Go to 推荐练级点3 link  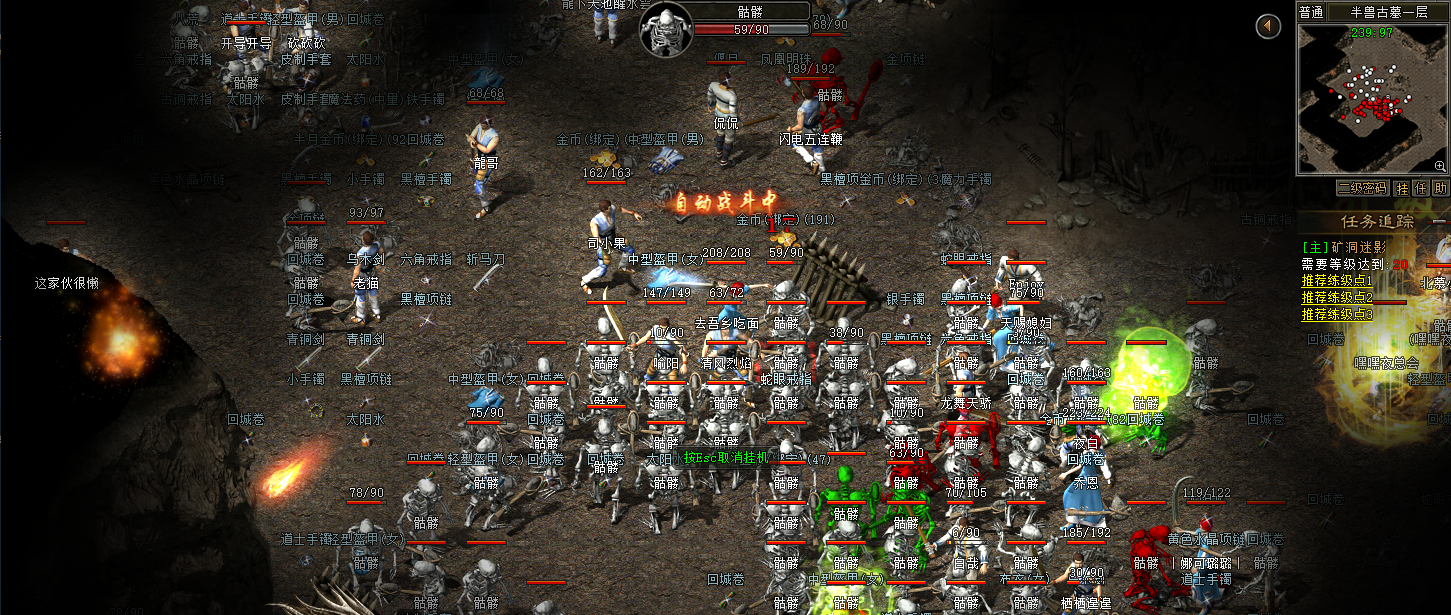[x=1337, y=314]
